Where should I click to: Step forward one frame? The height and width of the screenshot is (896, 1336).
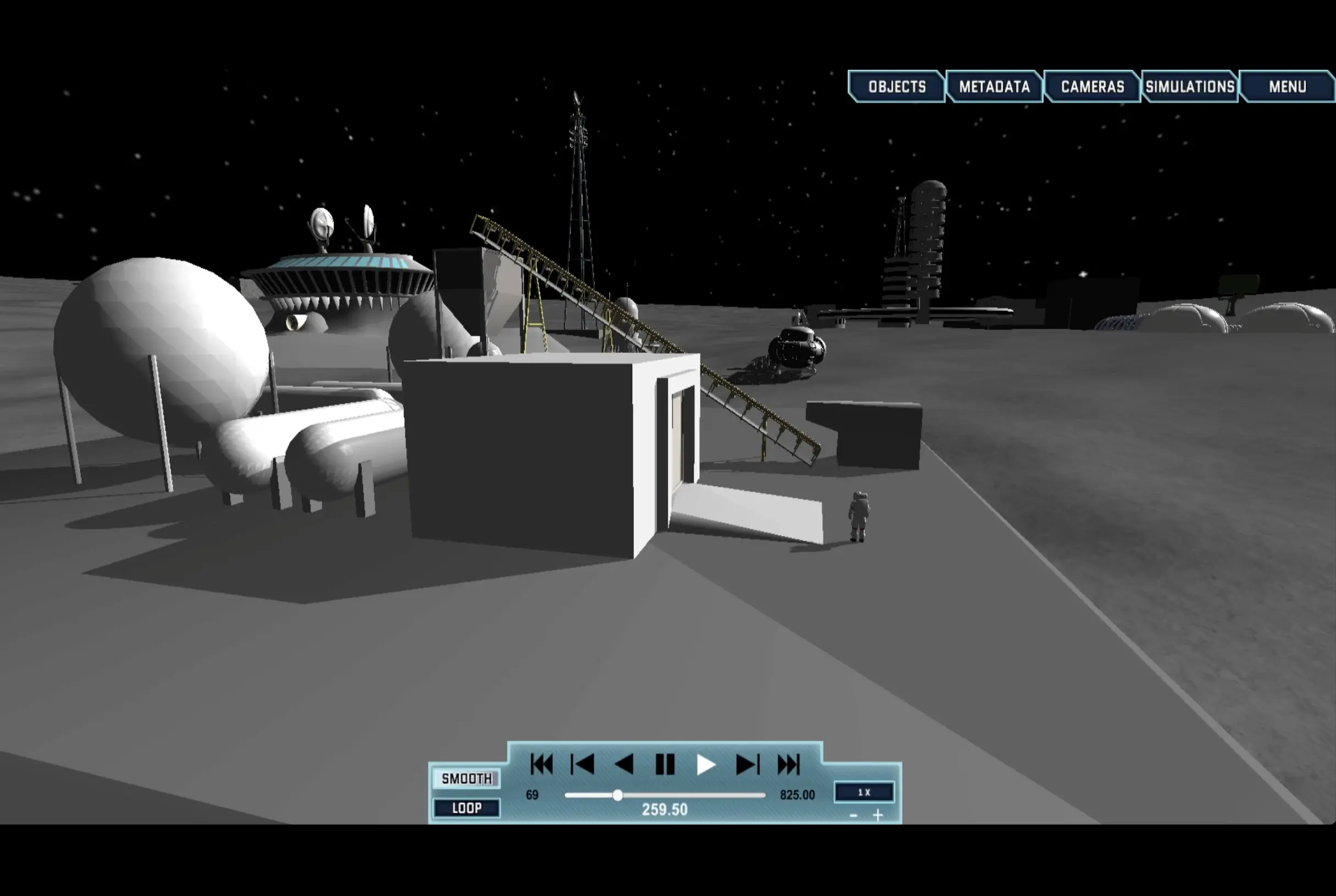click(x=748, y=765)
